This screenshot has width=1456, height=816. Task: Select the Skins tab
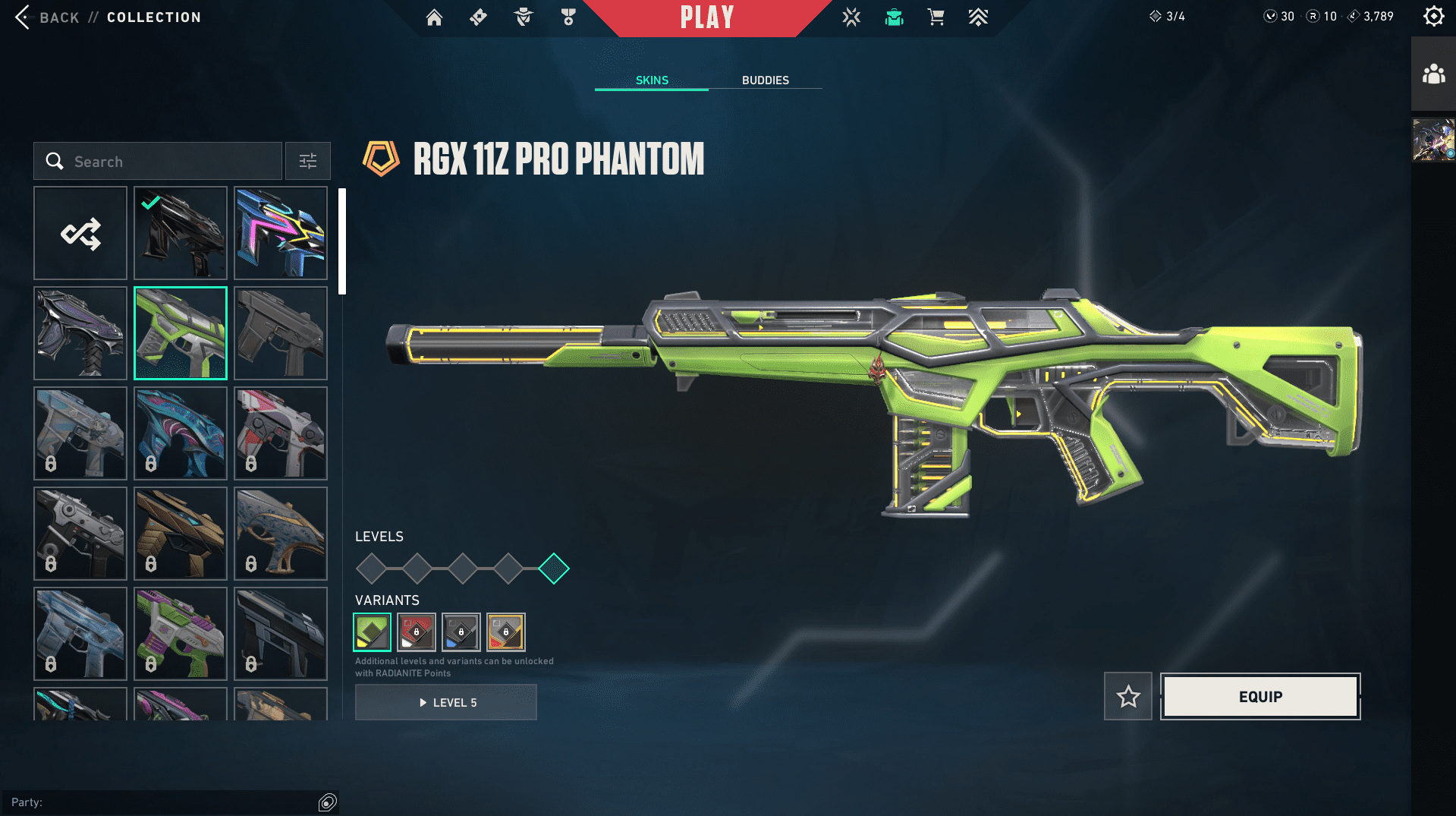tap(652, 80)
